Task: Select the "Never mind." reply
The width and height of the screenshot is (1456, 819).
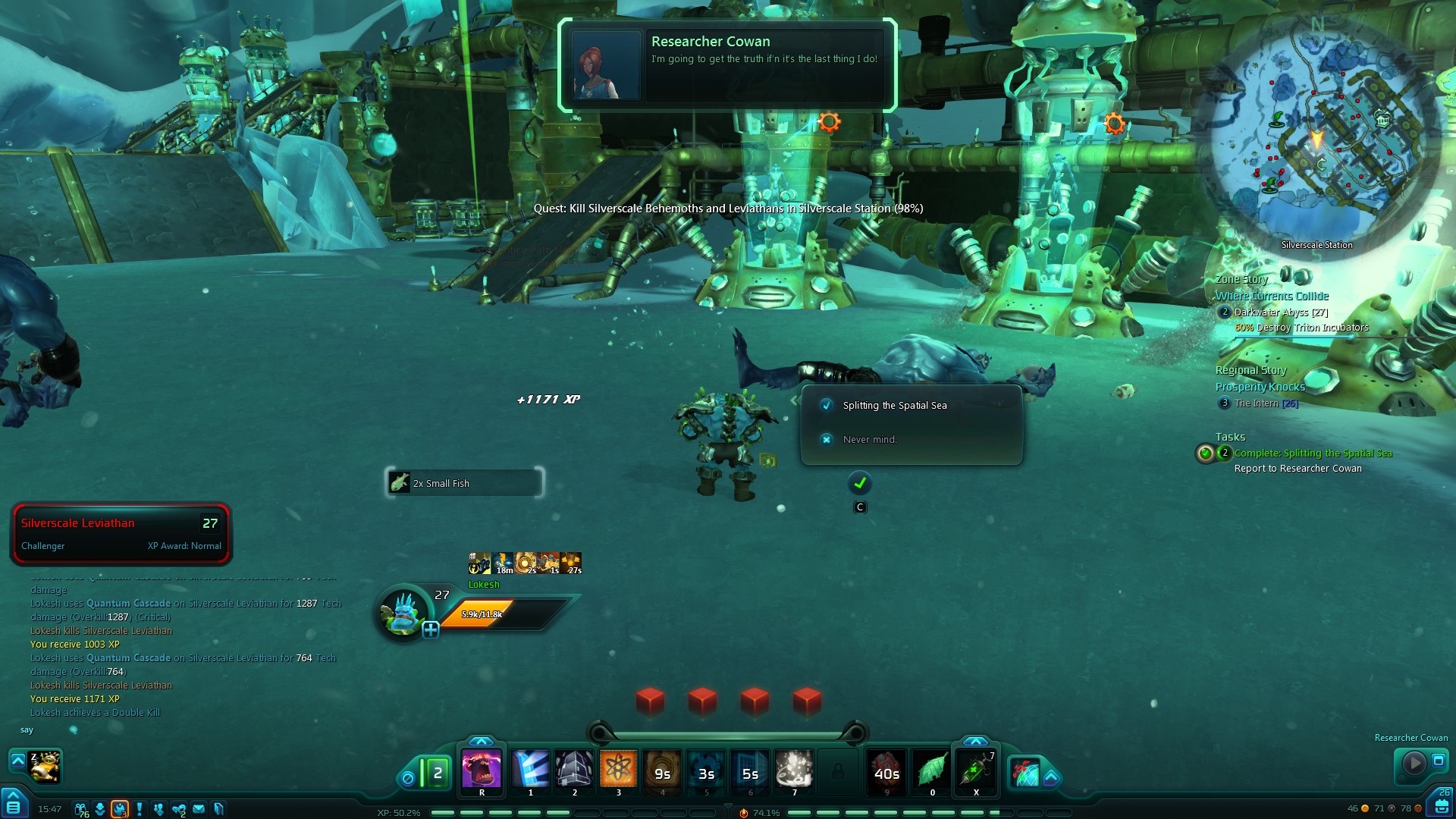Action: (x=869, y=440)
